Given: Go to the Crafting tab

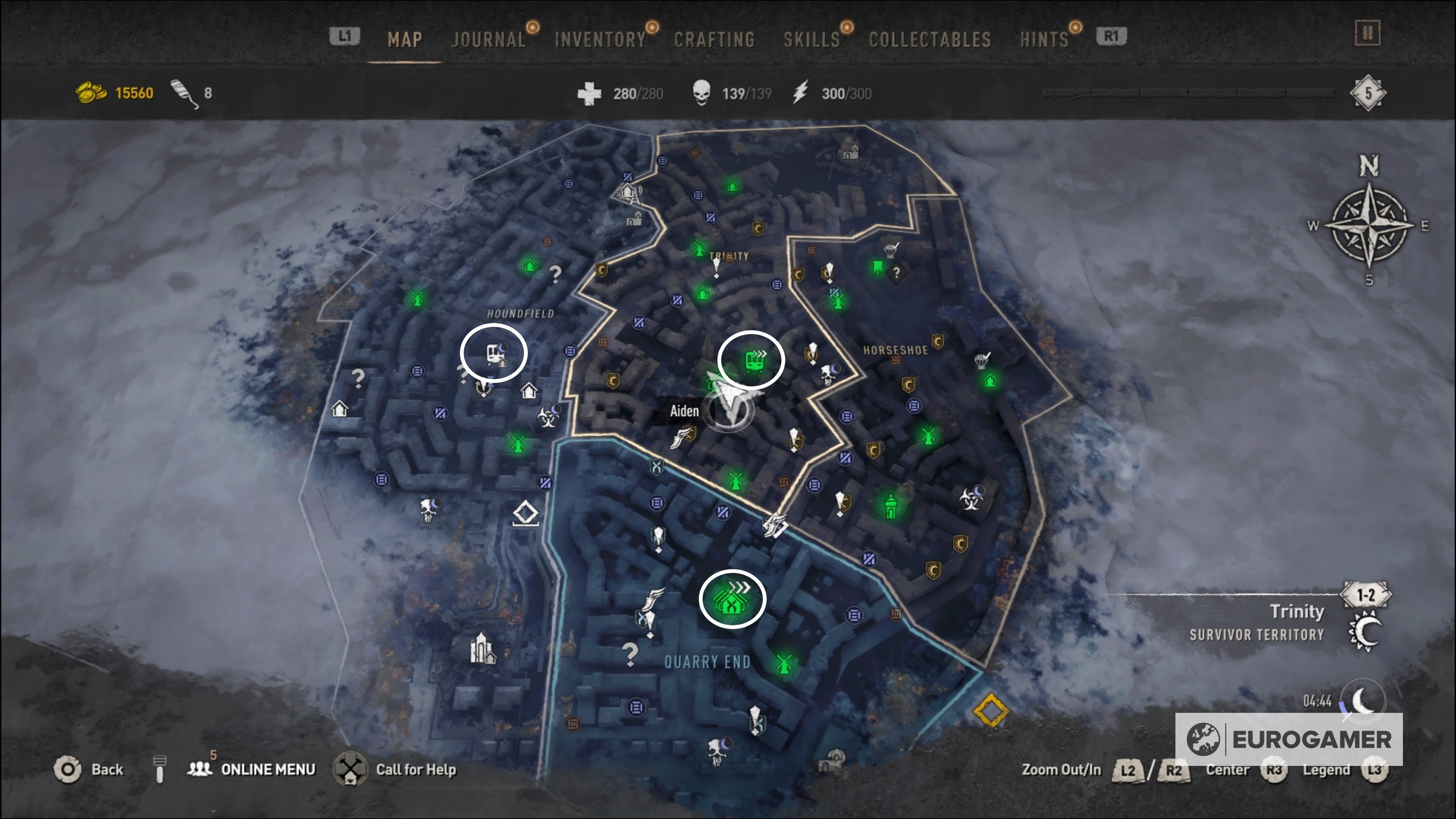Looking at the screenshot, I should [714, 39].
